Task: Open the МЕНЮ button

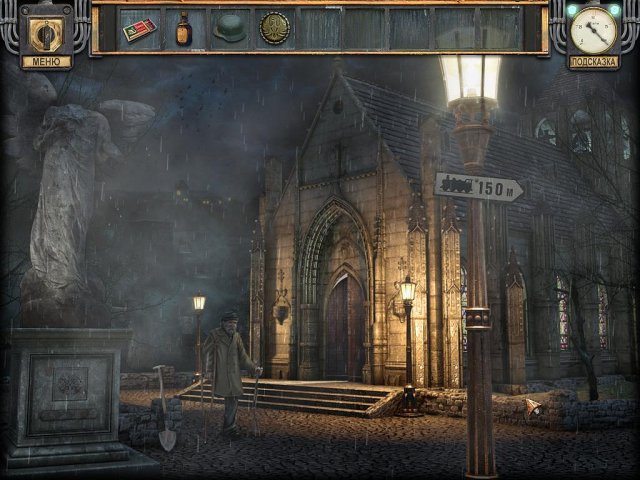Action: click(x=46, y=60)
